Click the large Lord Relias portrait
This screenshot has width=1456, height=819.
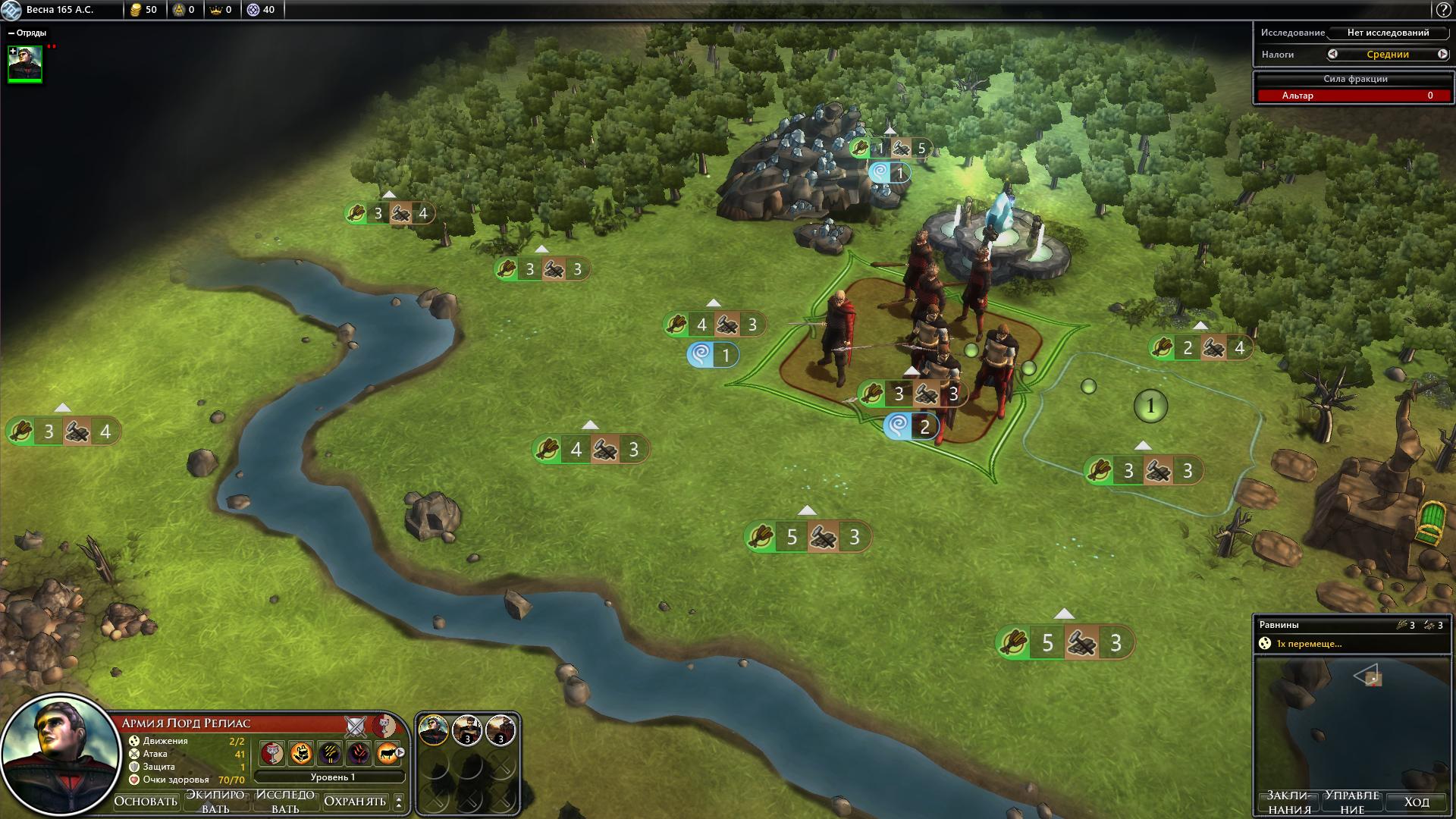tap(61, 754)
